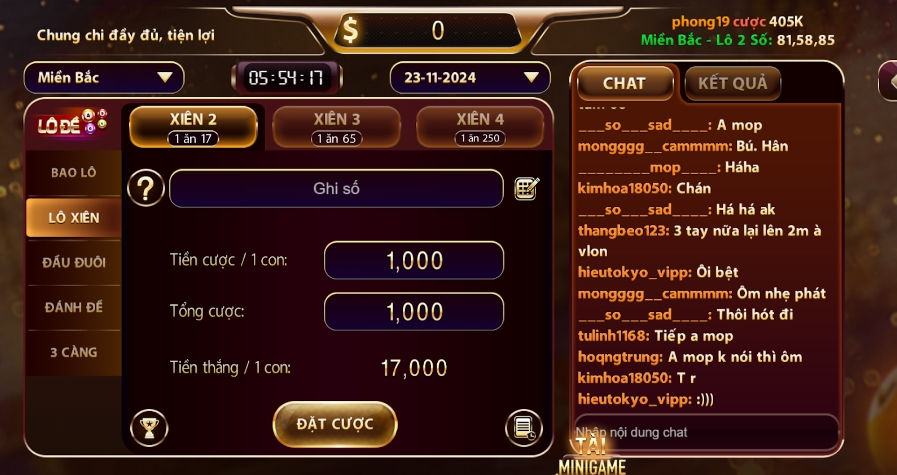This screenshot has width=897, height=475.
Task: Switch to the Xiên 3 tab
Action: pyautogui.click(x=336, y=127)
